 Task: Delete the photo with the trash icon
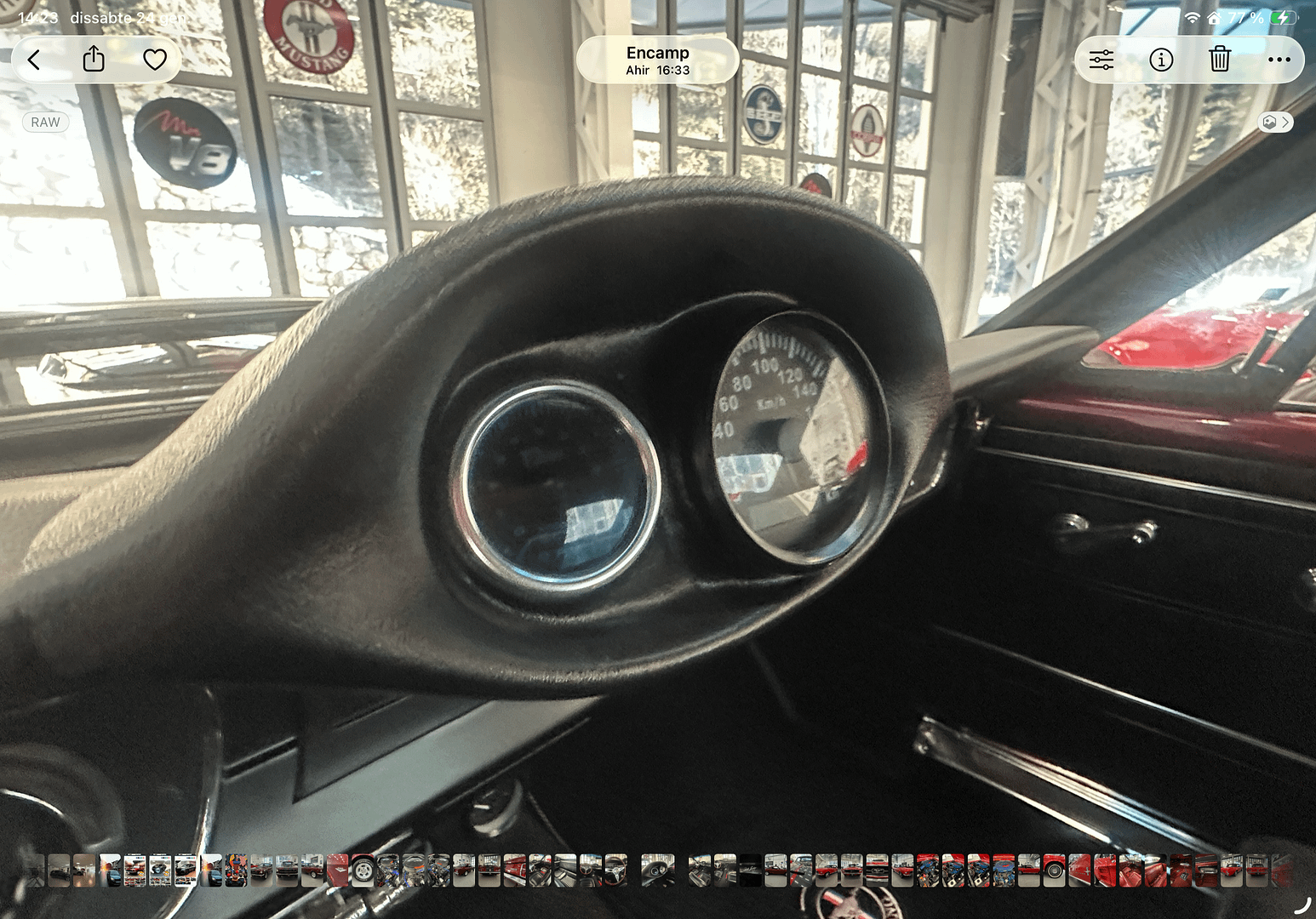coord(1220,60)
